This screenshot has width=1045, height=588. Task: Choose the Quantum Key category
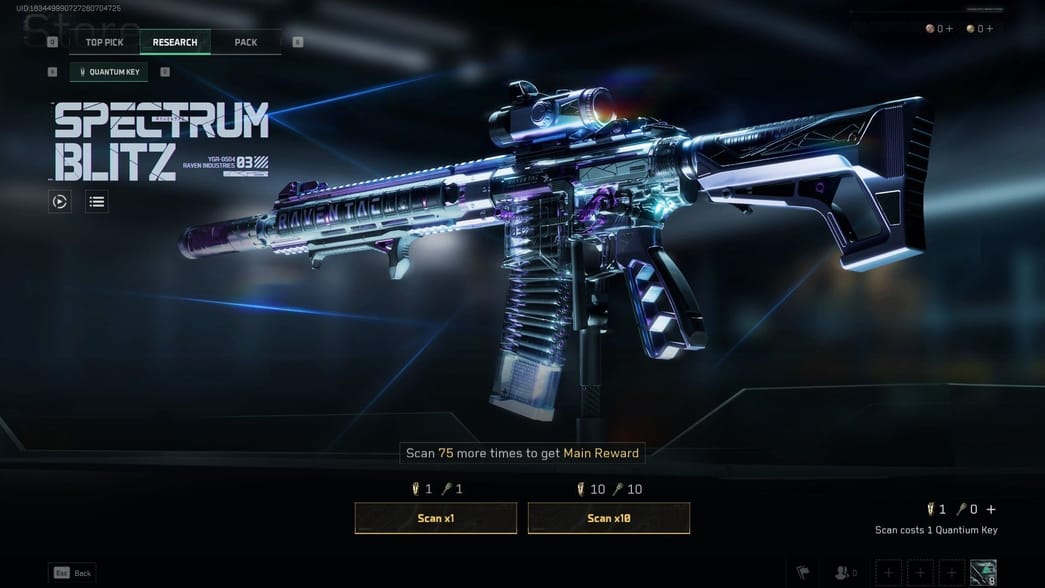[x=109, y=72]
